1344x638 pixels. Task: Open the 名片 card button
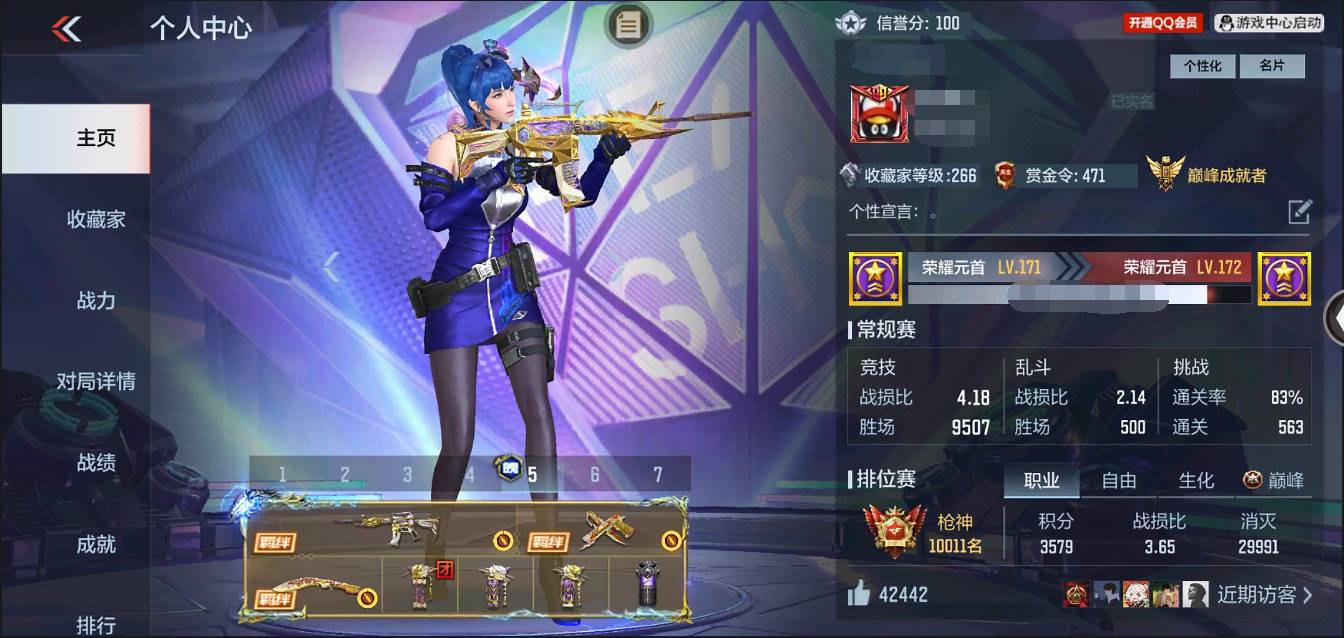[1271, 66]
